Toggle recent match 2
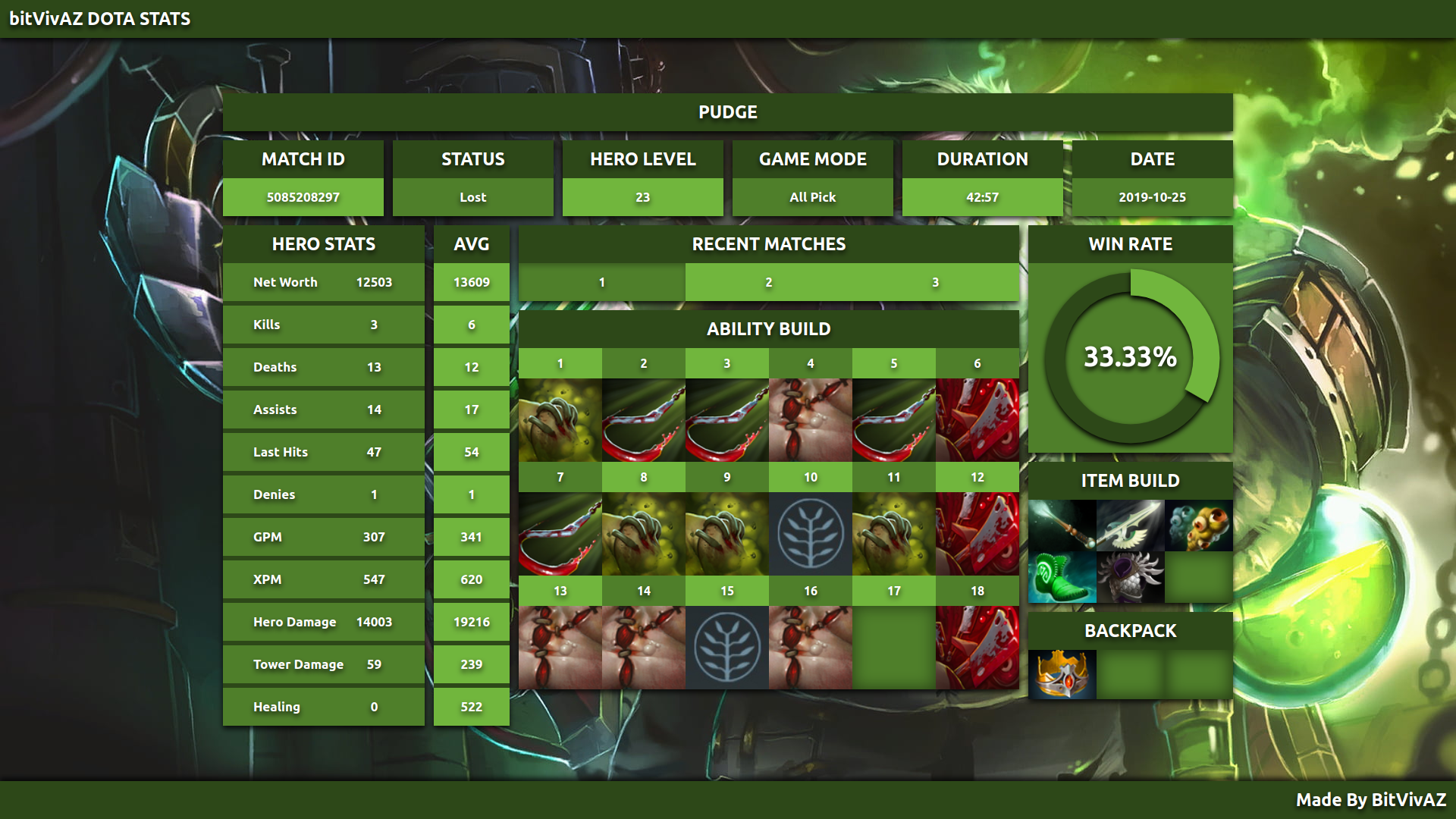The height and width of the screenshot is (819, 1456). click(x=769, y=282)
